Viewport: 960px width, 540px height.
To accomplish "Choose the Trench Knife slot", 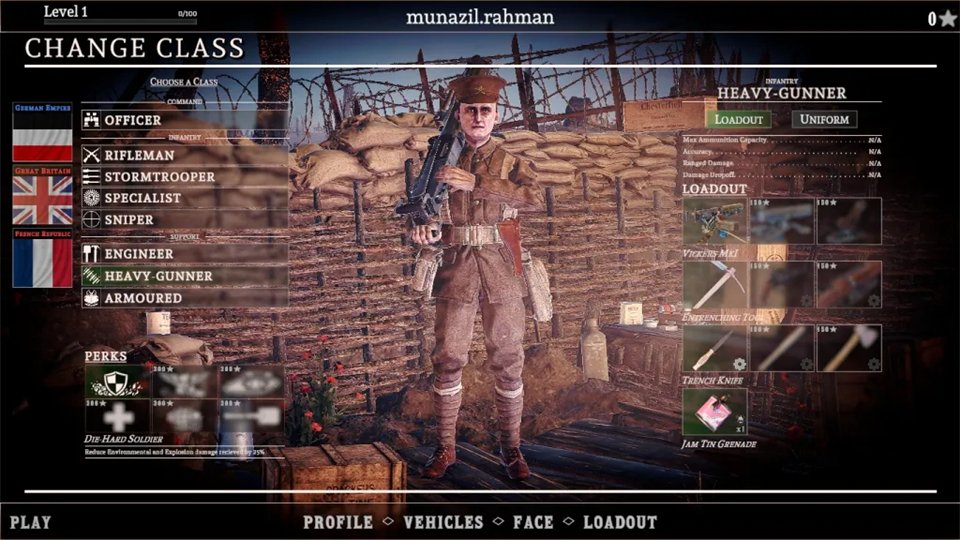I will pyautogui.click(x=714, y=348).
